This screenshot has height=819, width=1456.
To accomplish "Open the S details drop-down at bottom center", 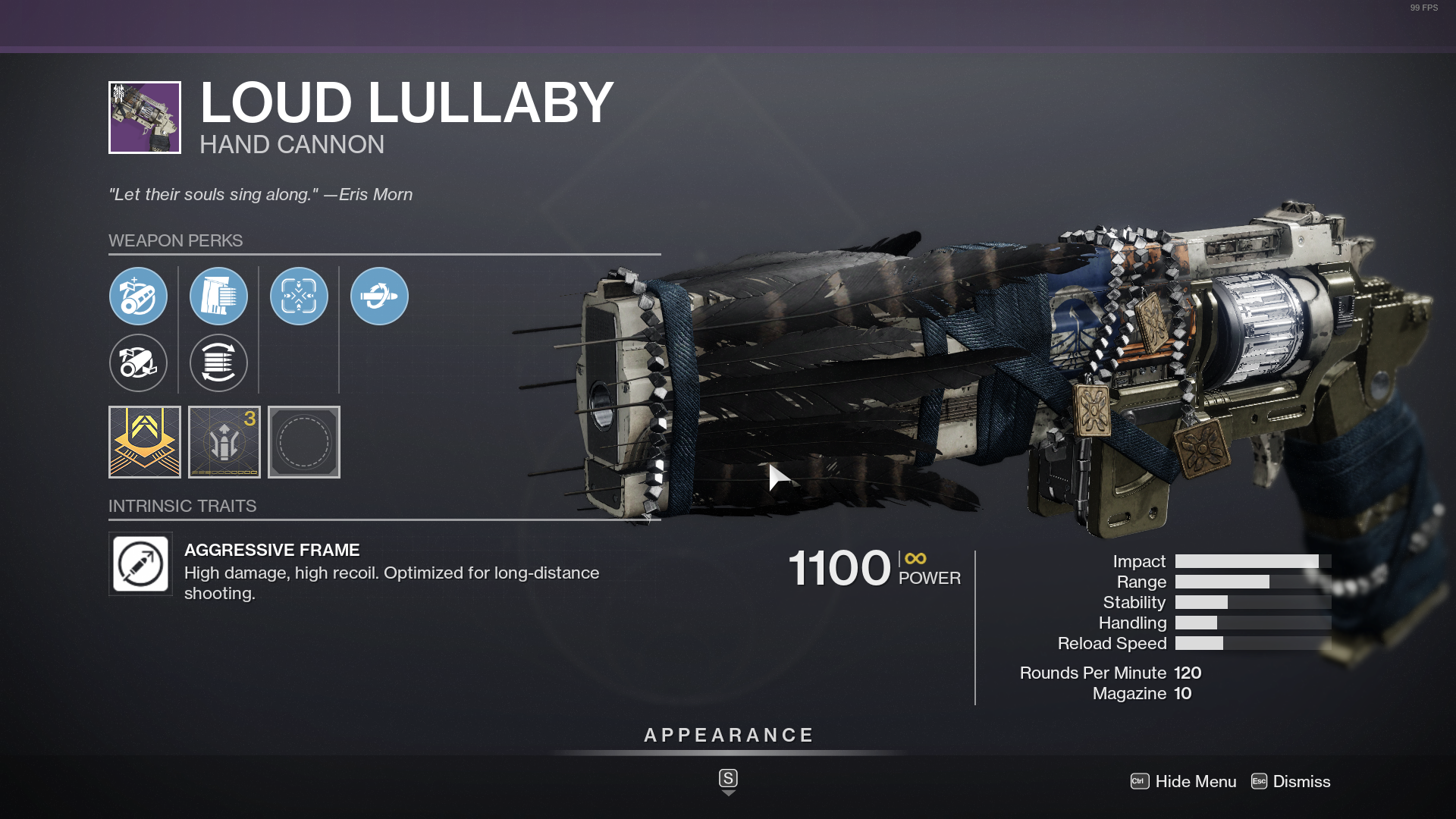I will (x=727, y=780).
